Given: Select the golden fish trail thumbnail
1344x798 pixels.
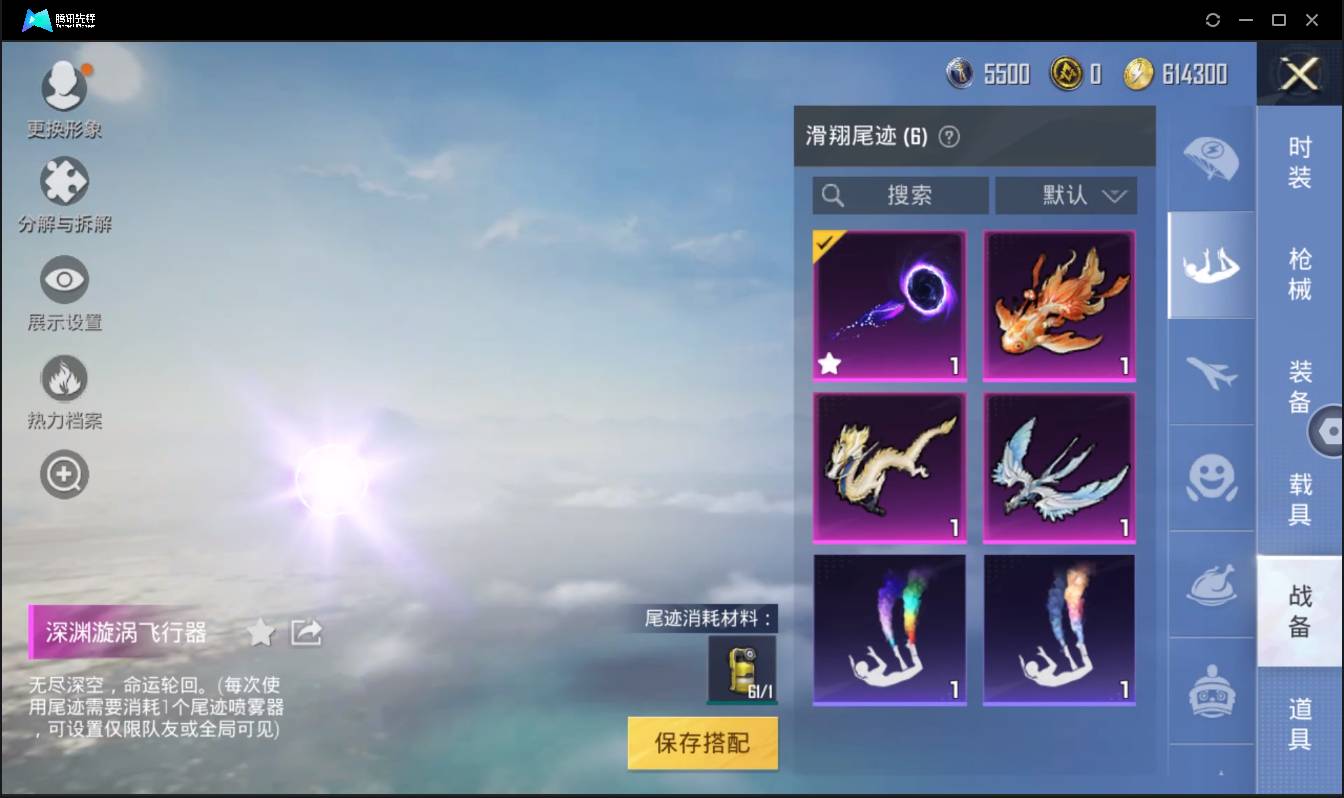Looking at the screenshot, I should click(x=1059, y=305).
